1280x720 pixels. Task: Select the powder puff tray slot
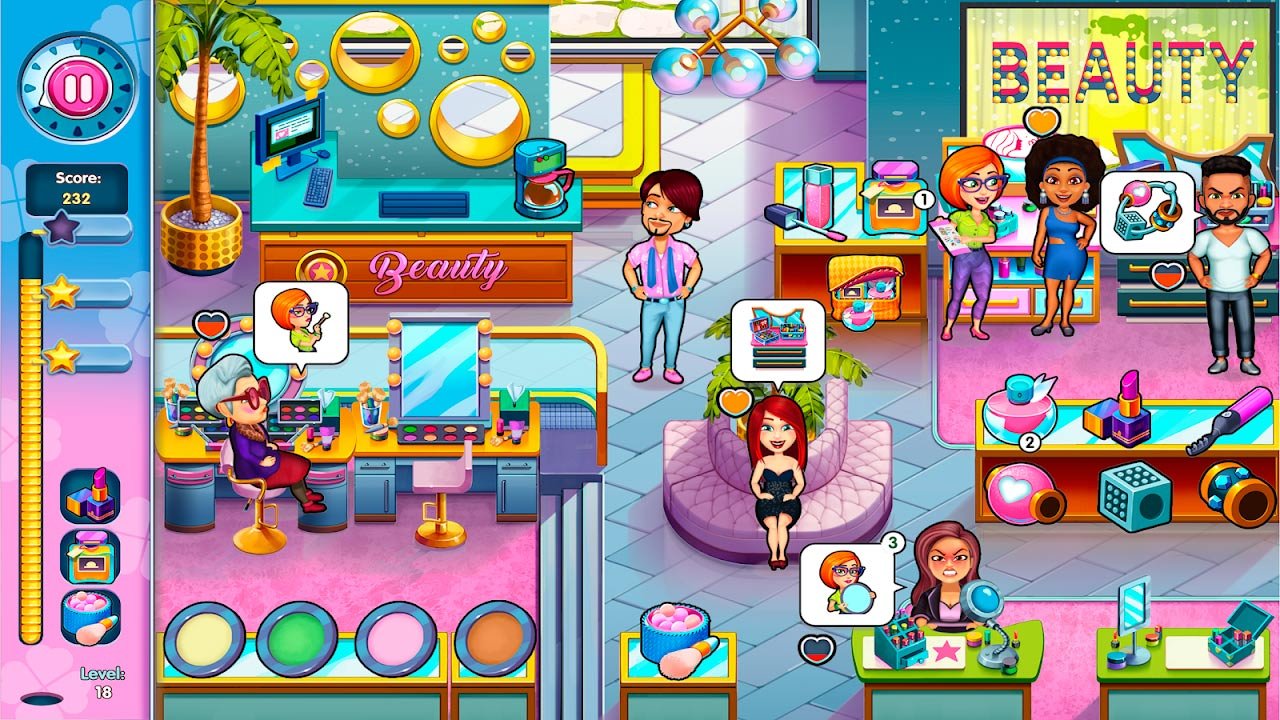[x=90, y=617]
